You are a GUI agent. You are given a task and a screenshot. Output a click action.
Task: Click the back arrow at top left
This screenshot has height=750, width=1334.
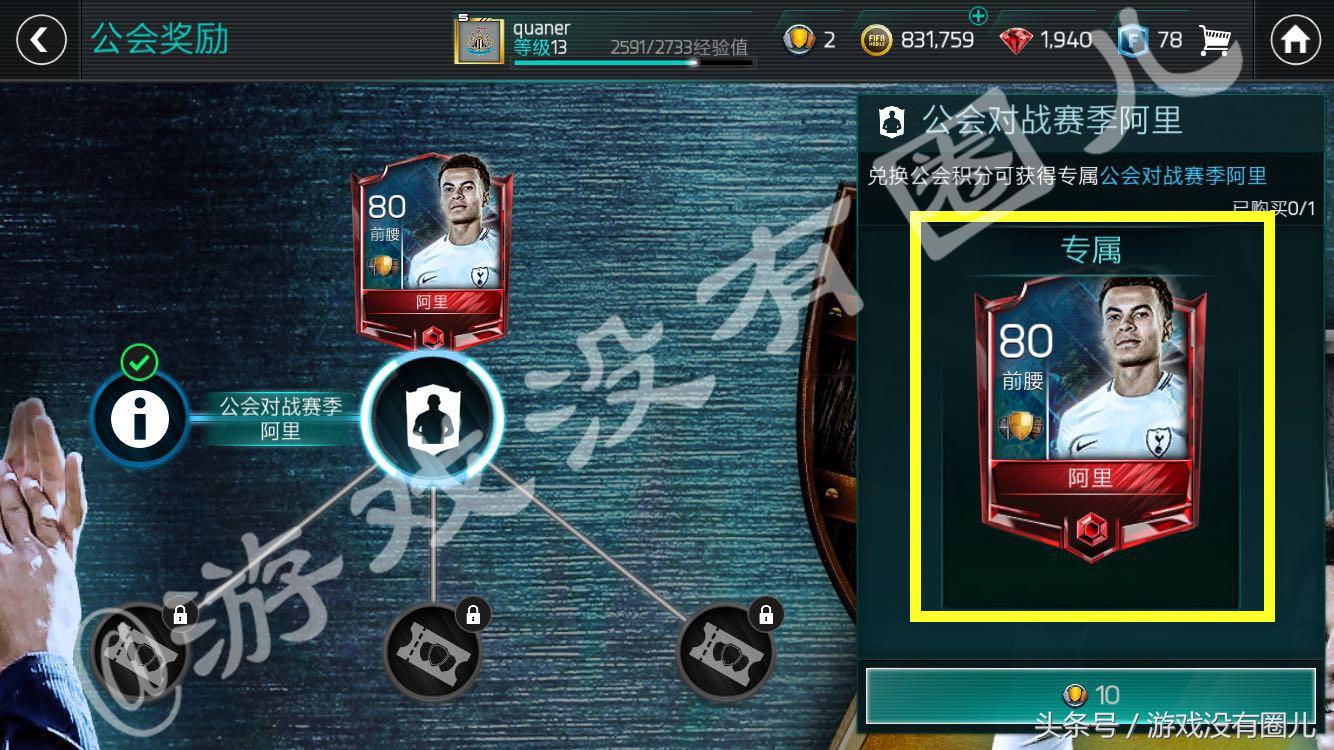40,40
